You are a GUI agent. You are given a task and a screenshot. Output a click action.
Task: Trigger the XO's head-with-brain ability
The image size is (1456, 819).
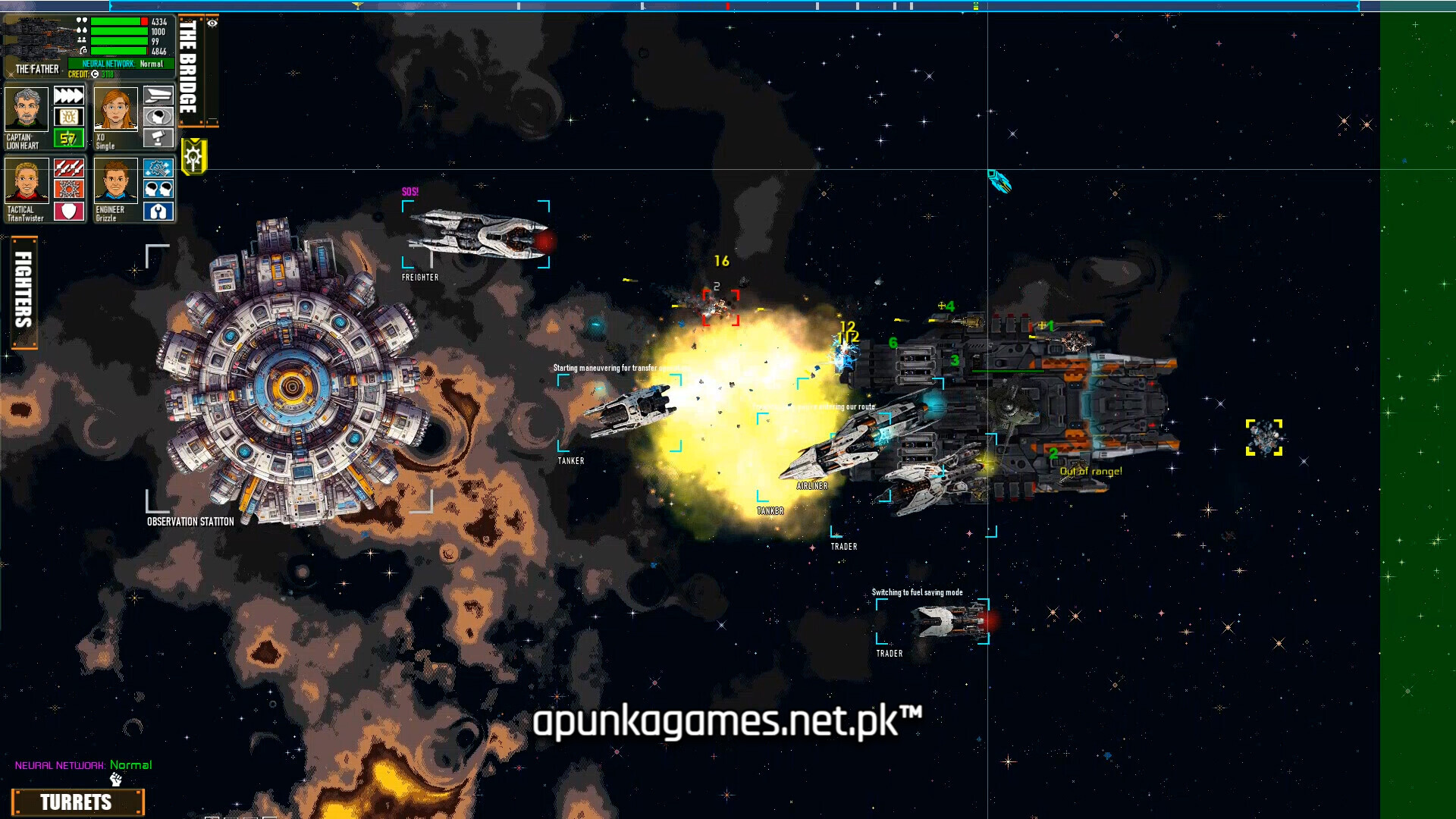(x=158, y=117)
